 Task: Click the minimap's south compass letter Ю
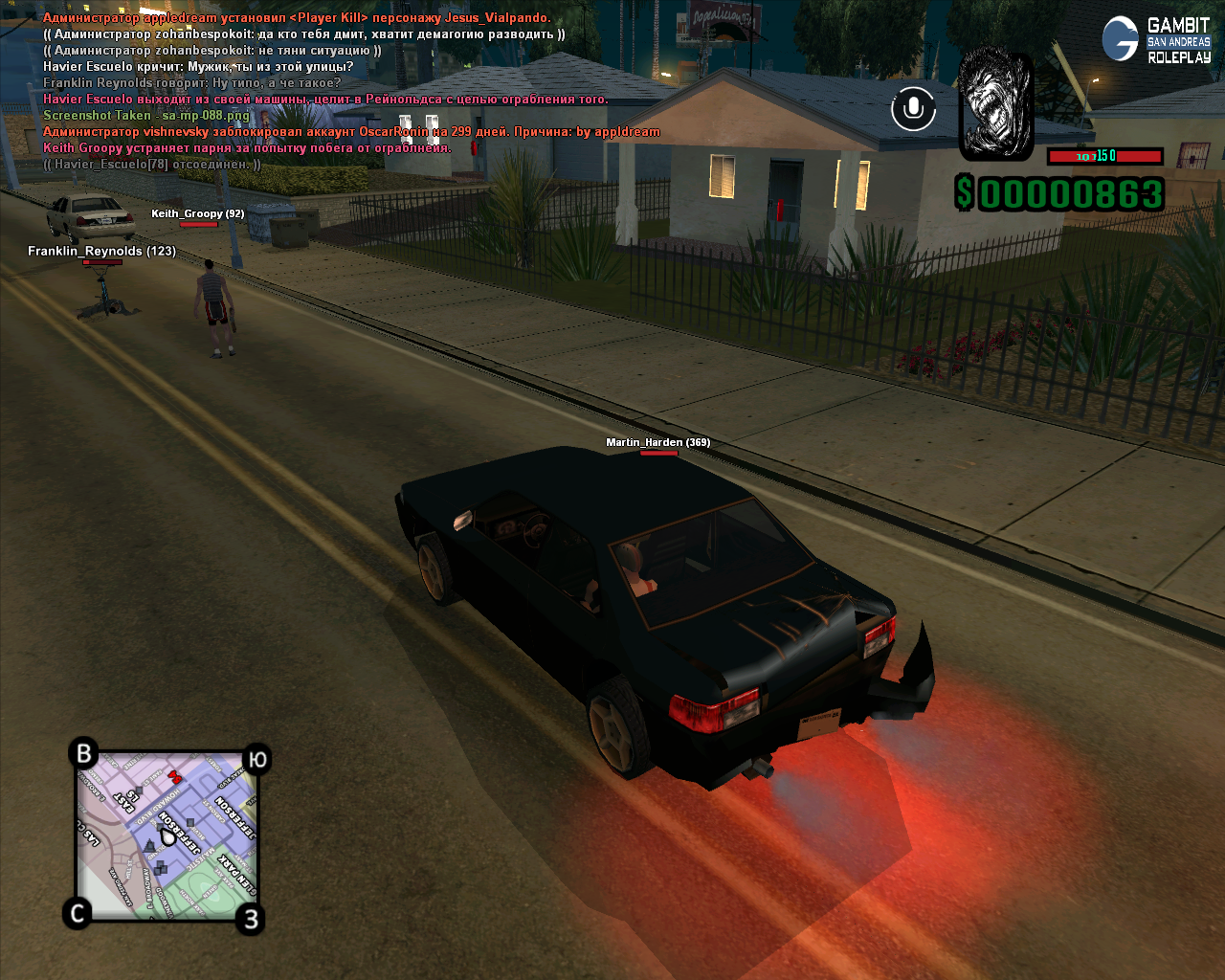click(x=257, y=759)
